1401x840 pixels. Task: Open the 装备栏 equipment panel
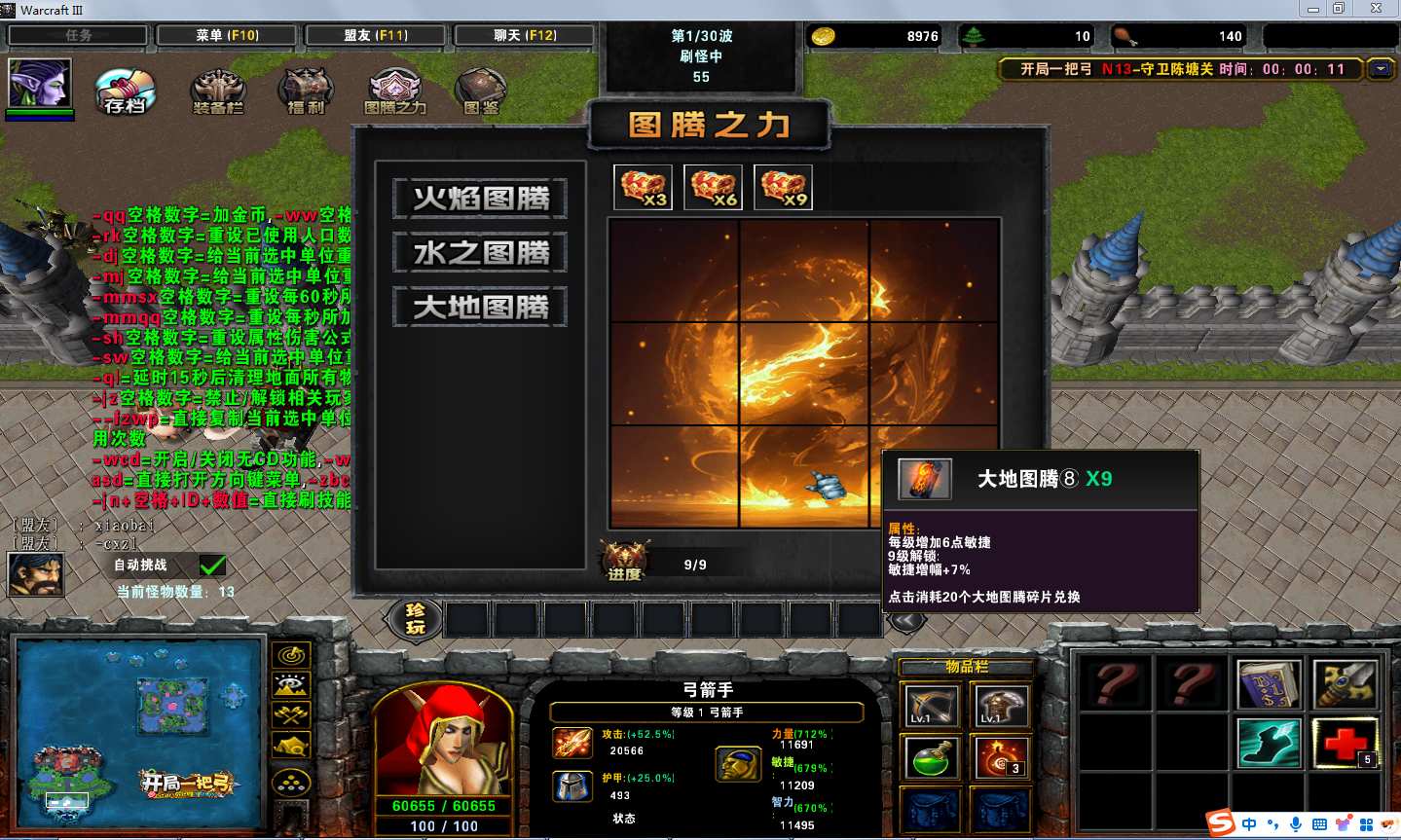click(x=218, y=91)
